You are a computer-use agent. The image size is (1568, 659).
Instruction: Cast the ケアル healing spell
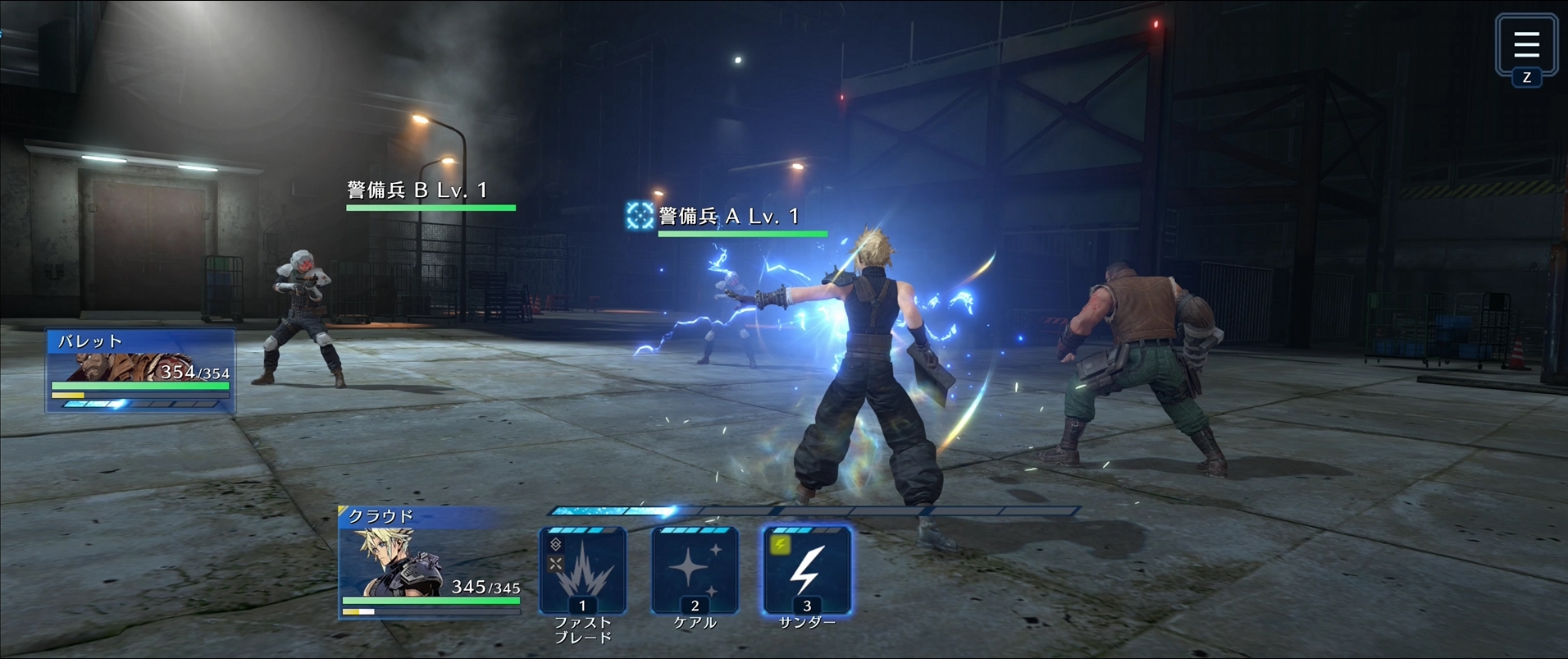click(x=695, y=571)
